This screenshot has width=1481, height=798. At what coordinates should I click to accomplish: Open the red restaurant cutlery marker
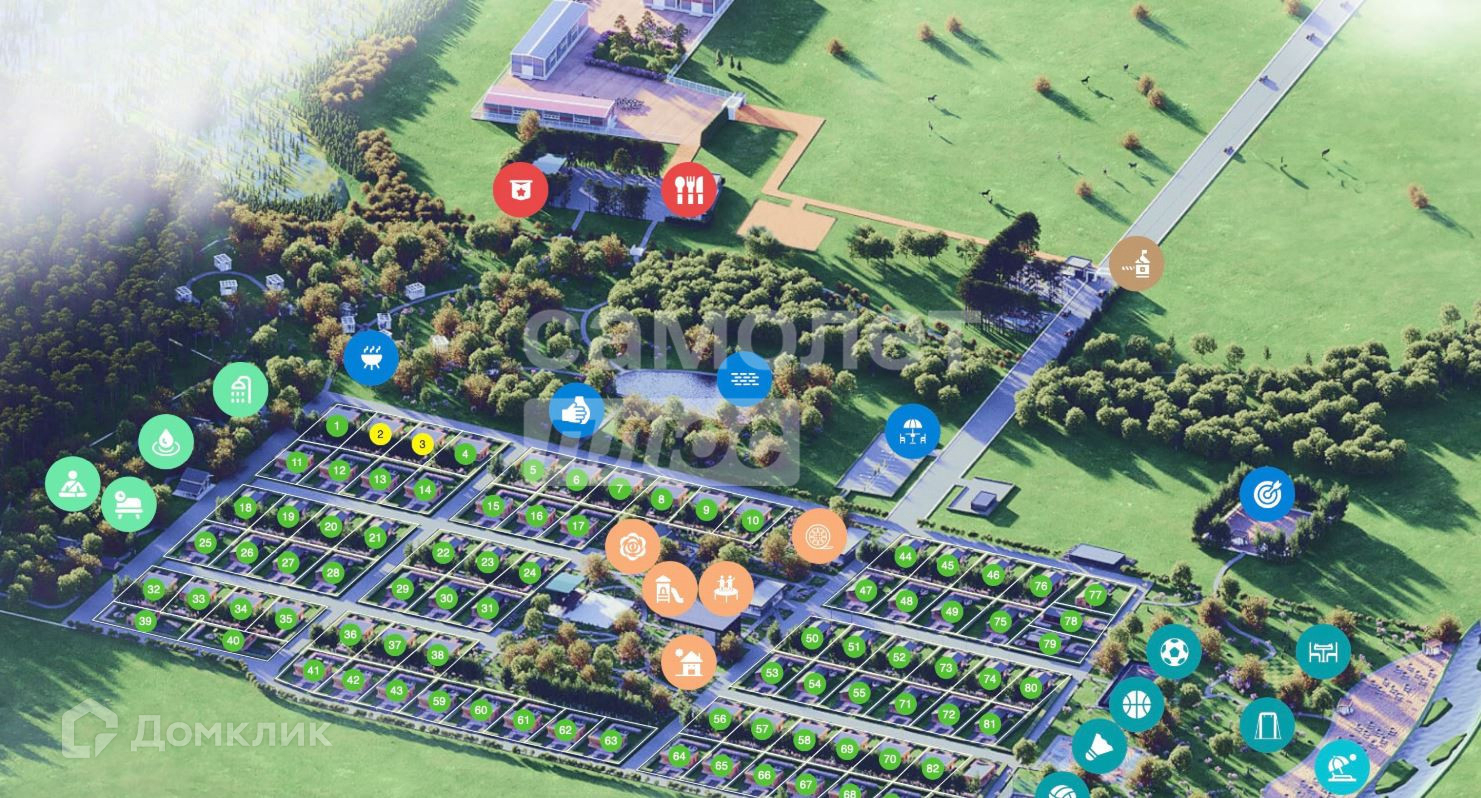(x=688, y=189)
